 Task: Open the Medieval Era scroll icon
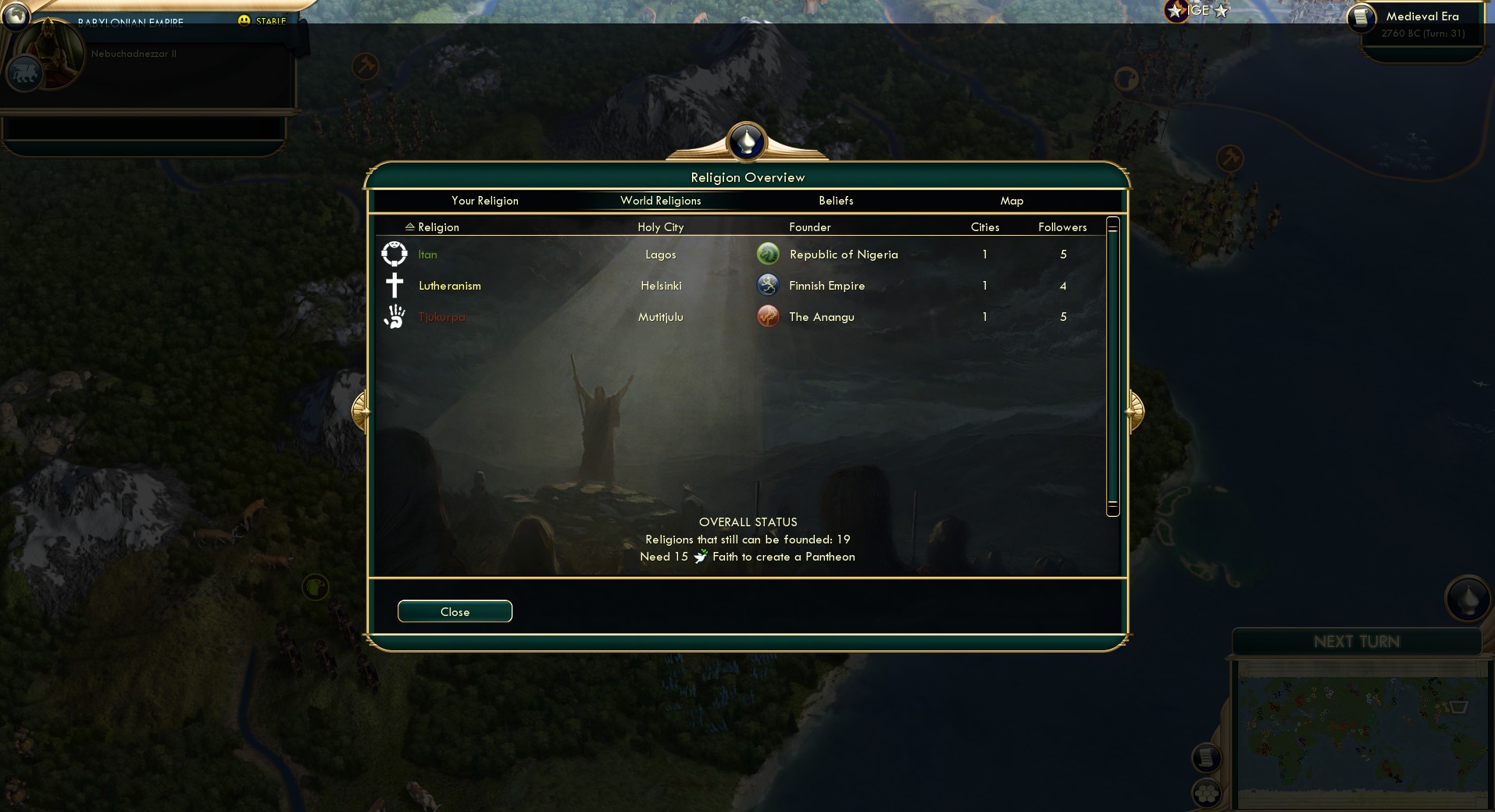[x=1363, y=17]
